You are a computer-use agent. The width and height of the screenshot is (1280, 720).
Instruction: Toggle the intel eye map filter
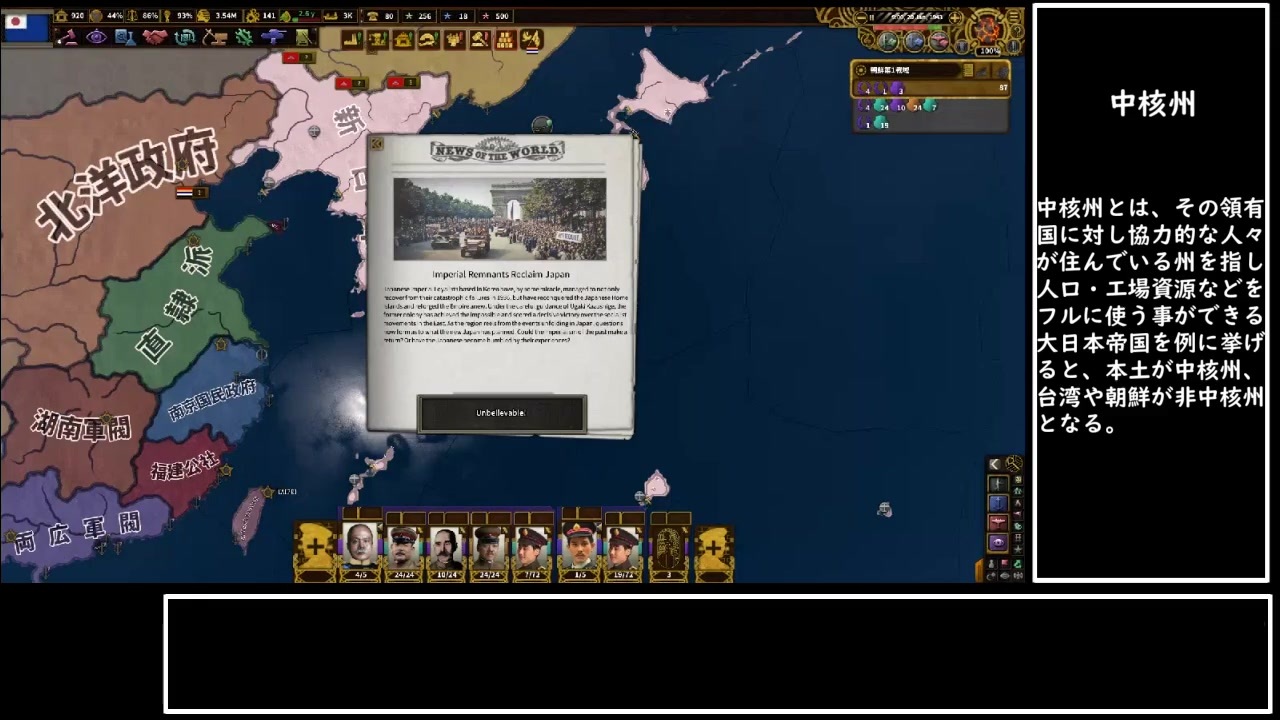coord(1000,540)
